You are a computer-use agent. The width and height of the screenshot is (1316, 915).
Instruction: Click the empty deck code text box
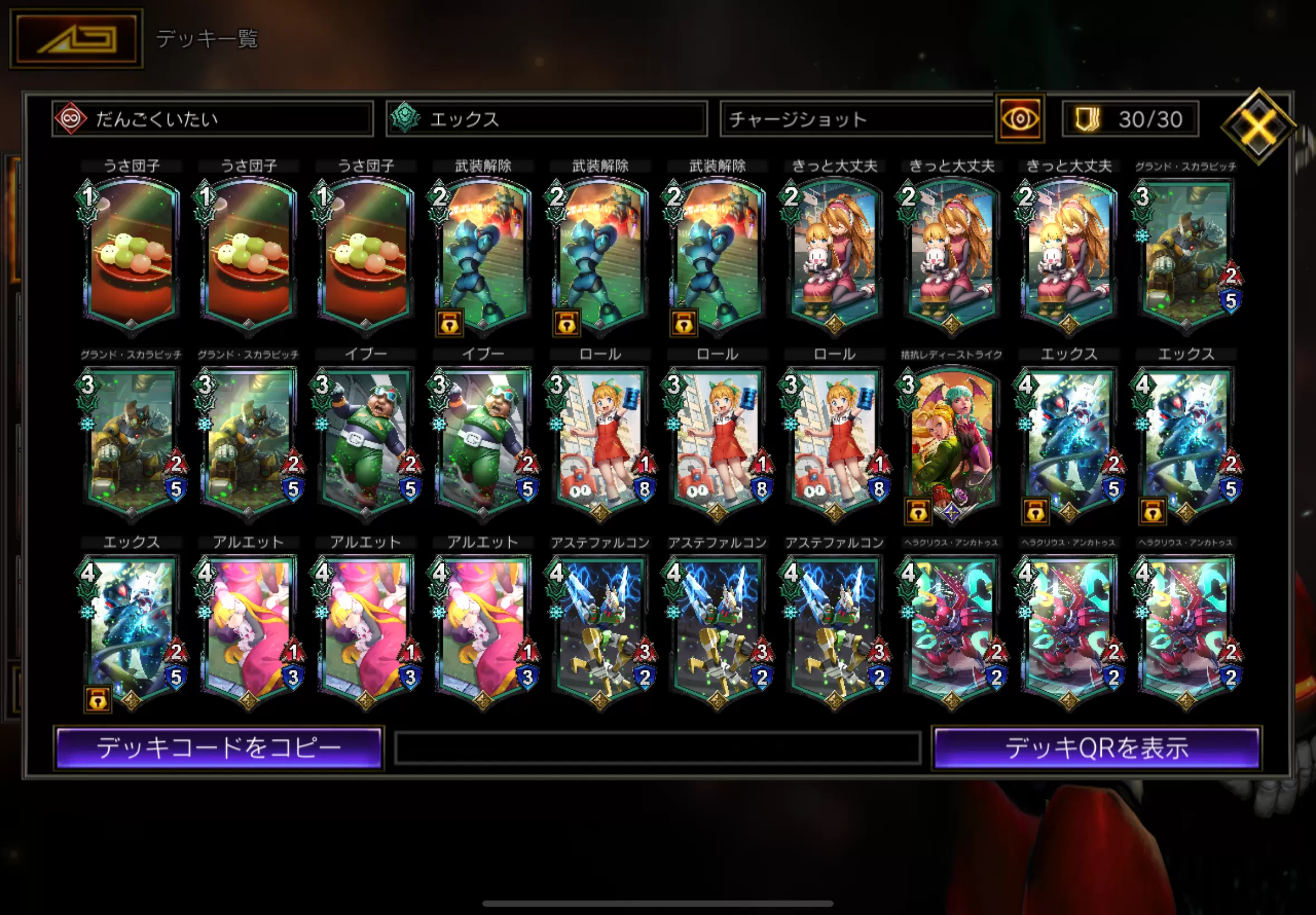pyautogui.click(x=657, y=748)
